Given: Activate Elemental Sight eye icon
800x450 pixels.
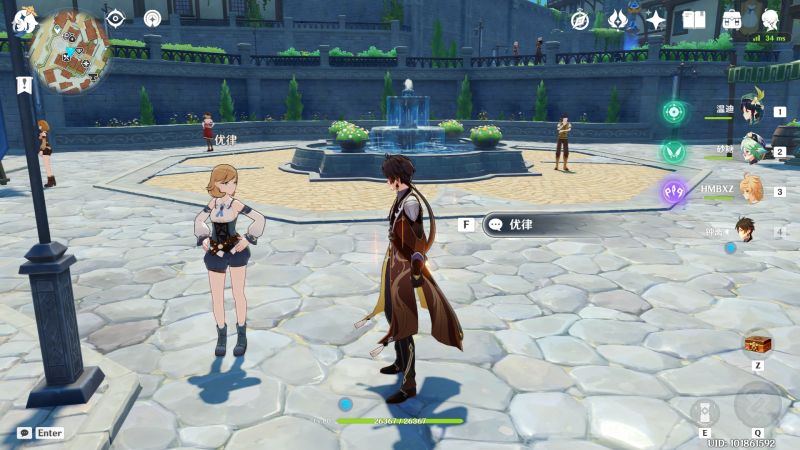Looking at the screenshot, I should tap(116, 18).
